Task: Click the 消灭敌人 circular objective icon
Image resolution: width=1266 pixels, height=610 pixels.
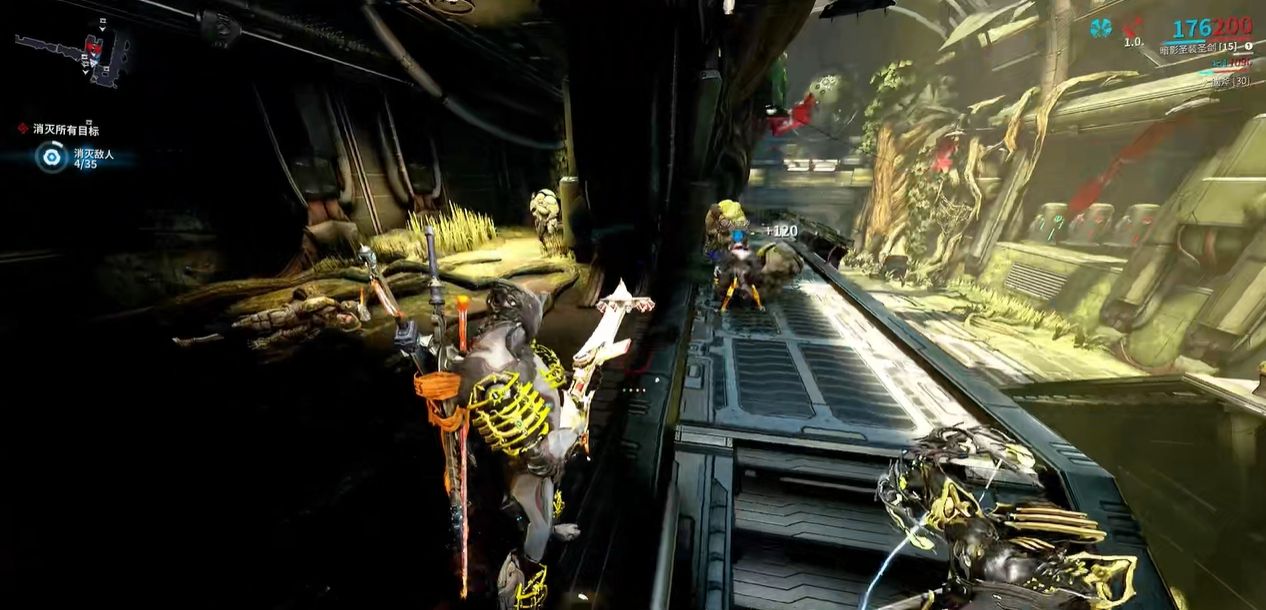Action: 49,156
